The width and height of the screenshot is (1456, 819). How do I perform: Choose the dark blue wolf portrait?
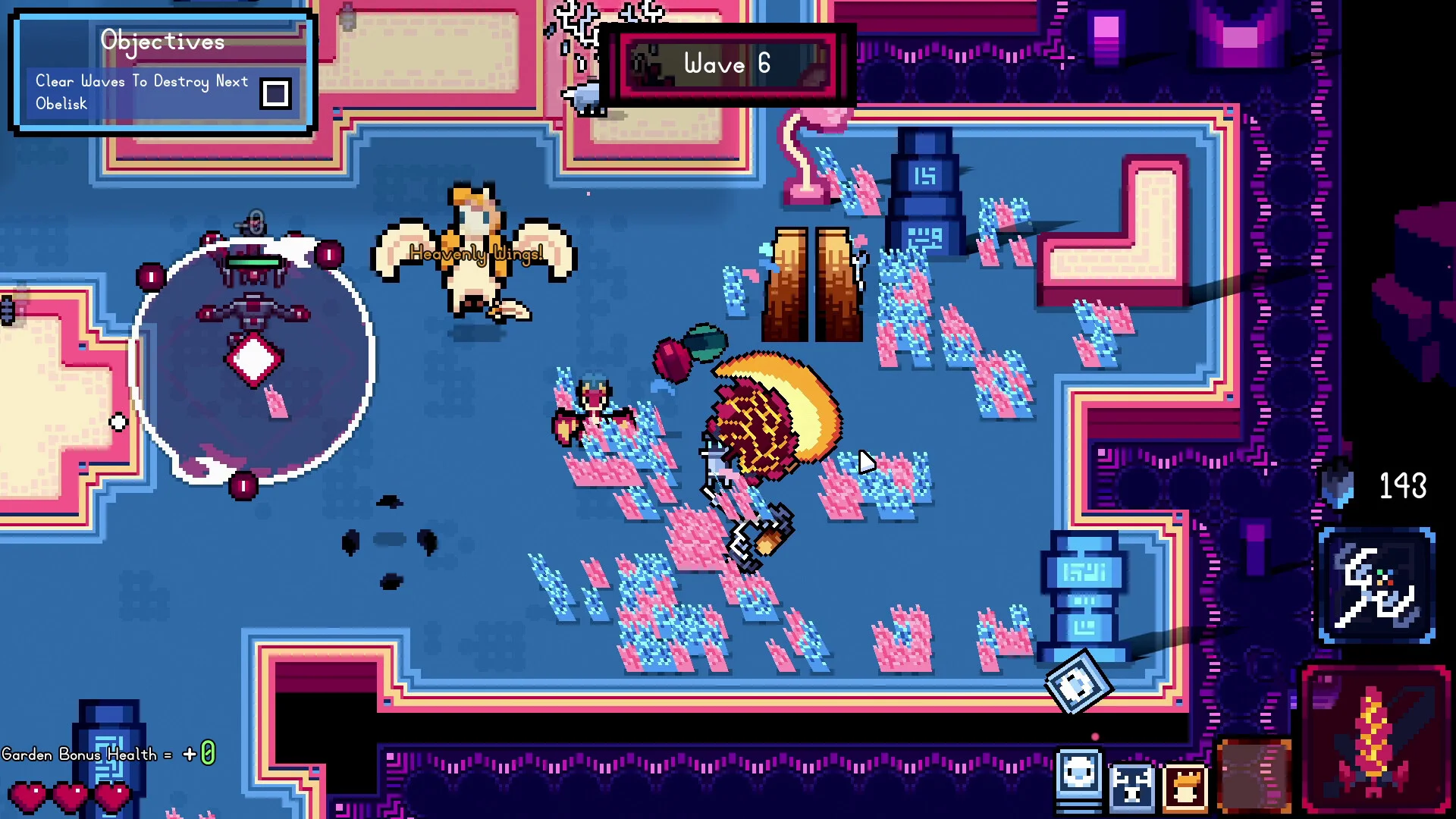click(x=1131, y=786)
